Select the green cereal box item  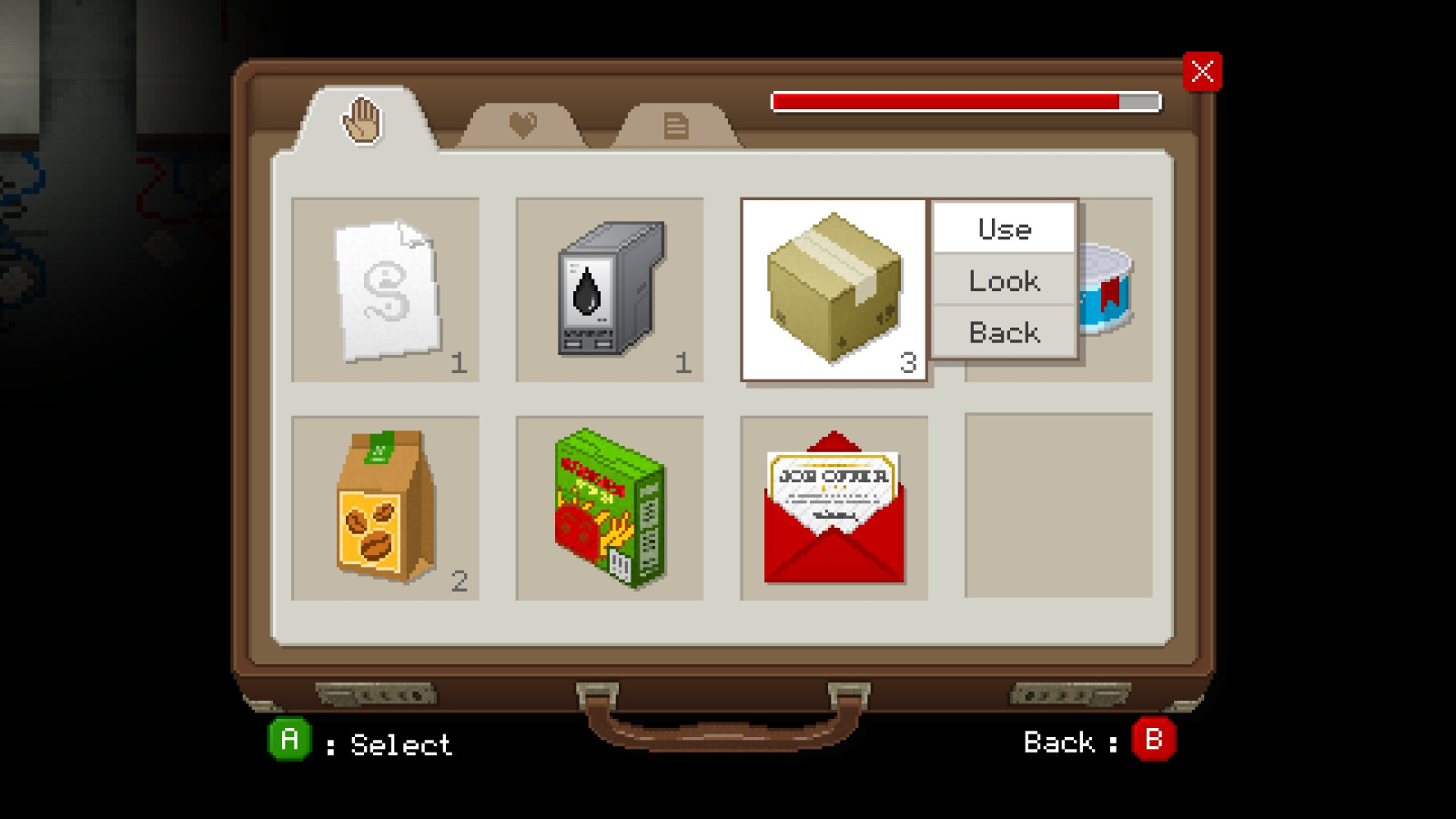click(608, 505)
